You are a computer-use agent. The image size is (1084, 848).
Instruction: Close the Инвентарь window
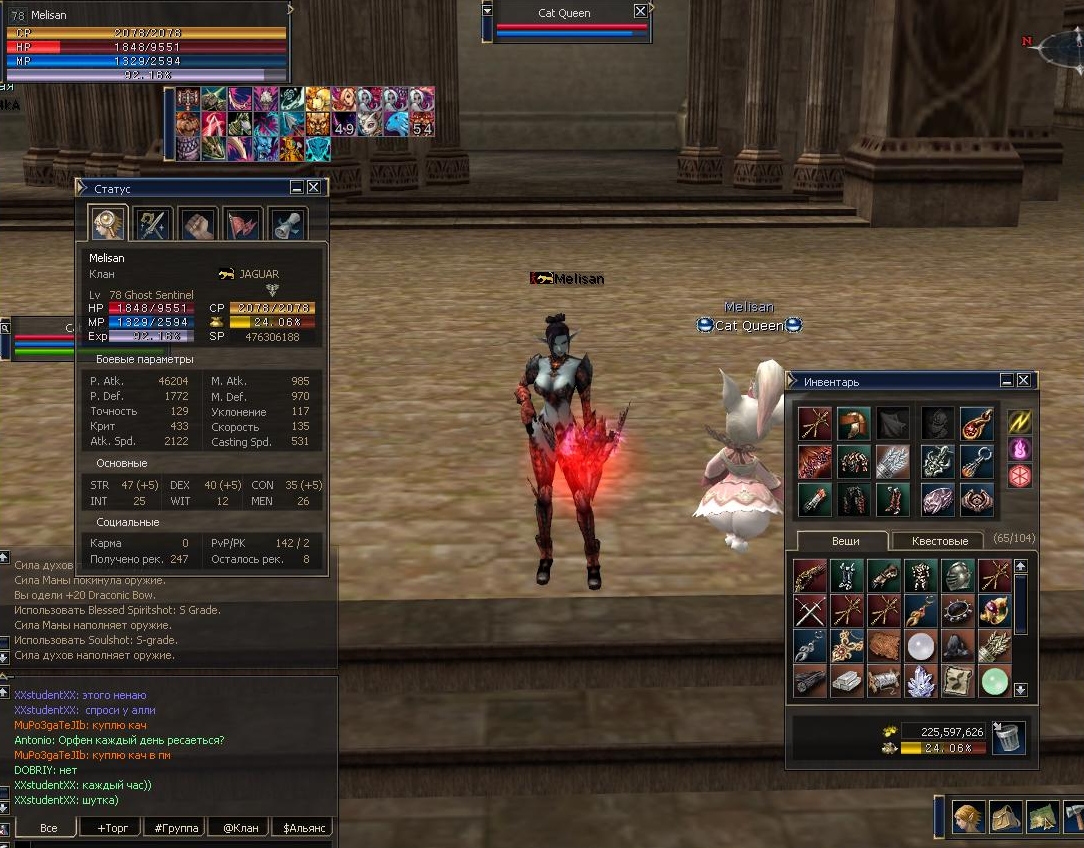pyautogui.click(x=1023, y=381)
